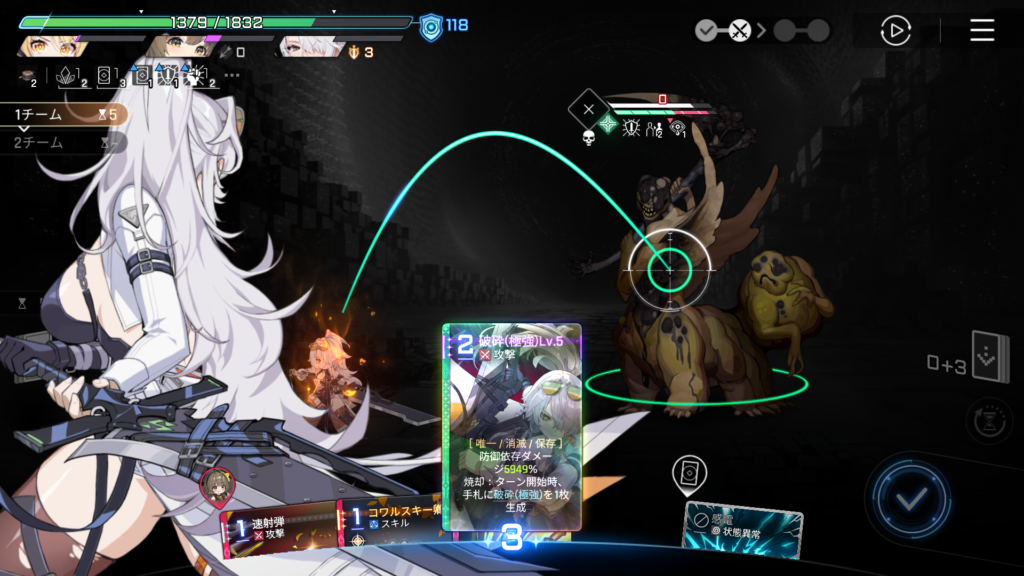The width and height of the screenshot is (1024, 576).
Task: Inspect the enemy's eye debuff icon
Action: [678, 128]
